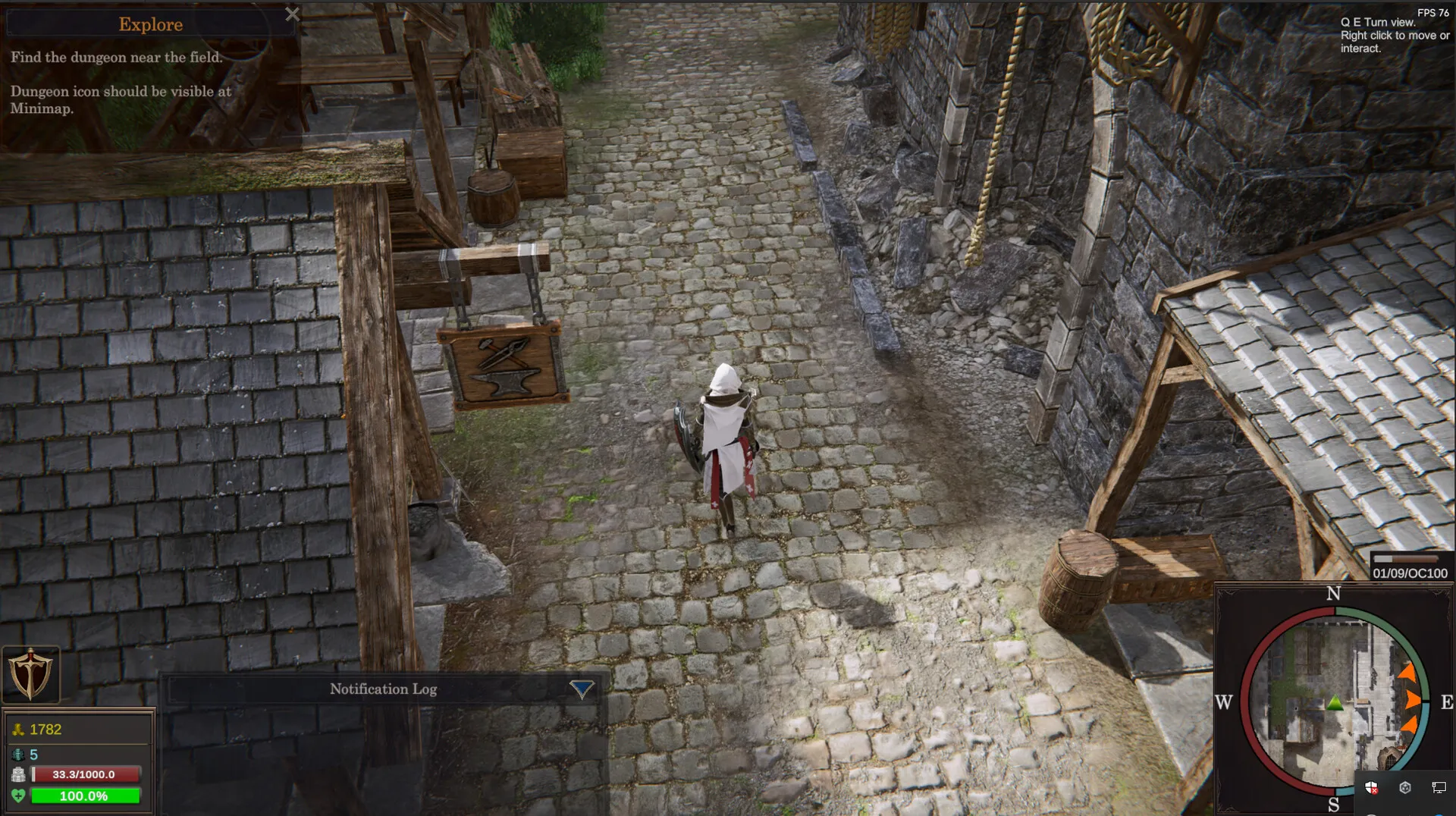1456x816 pixels.
Task: Click the Notification Log header bar
Action: 383,690
